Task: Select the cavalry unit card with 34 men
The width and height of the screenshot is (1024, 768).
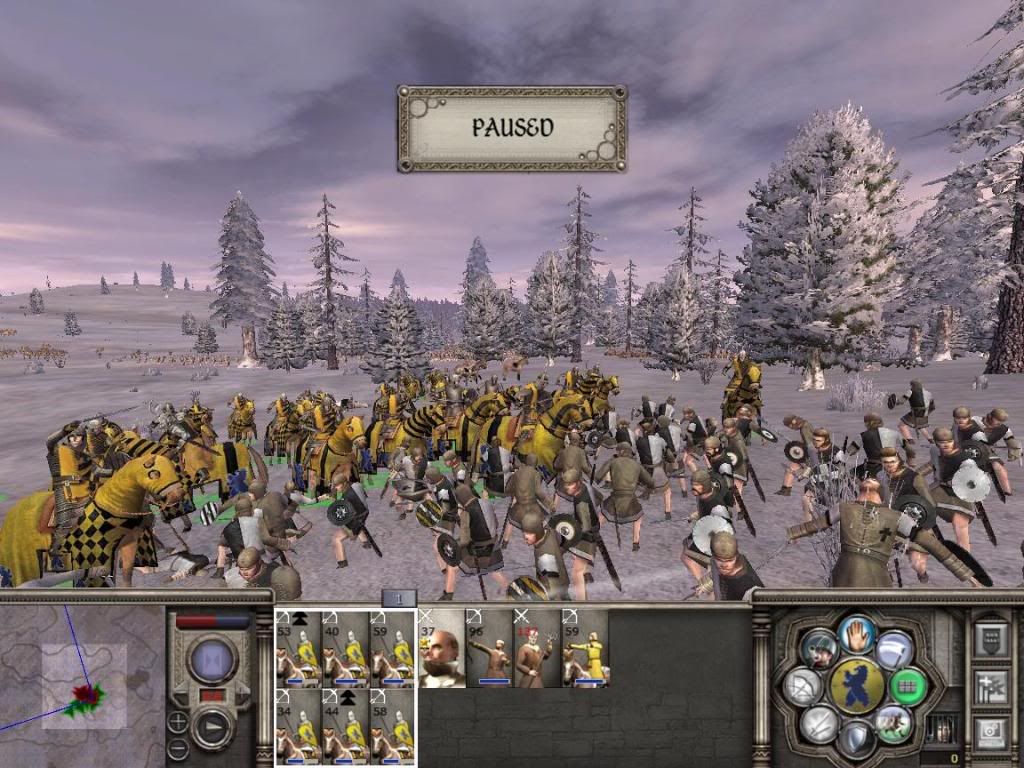Action: pos(298,727)
